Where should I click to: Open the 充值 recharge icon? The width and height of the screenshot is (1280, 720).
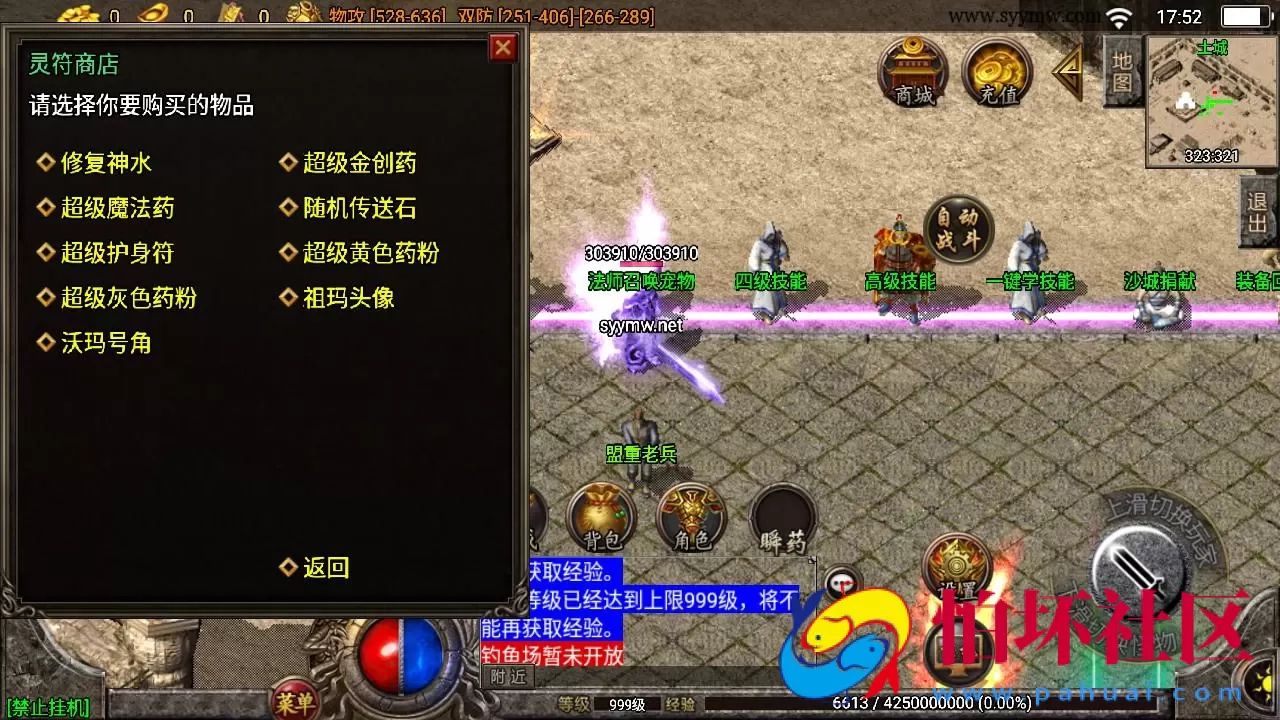(996, 73)
